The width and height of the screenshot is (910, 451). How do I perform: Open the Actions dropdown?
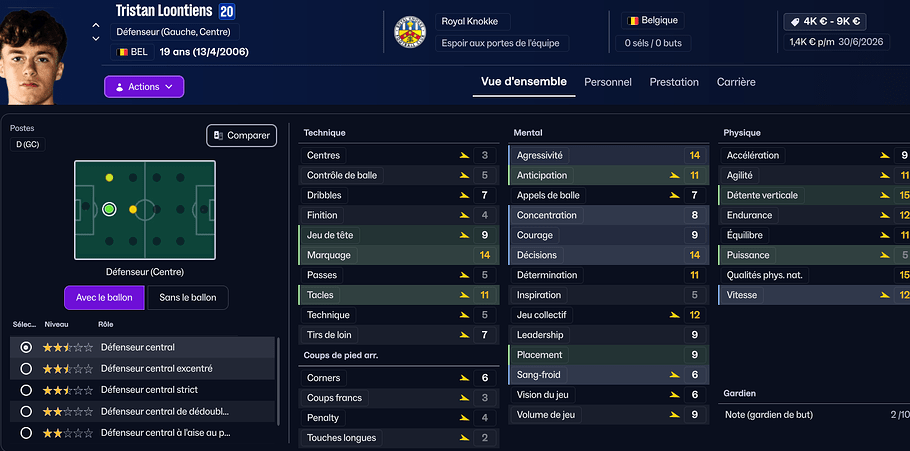[x=144, y=87]
